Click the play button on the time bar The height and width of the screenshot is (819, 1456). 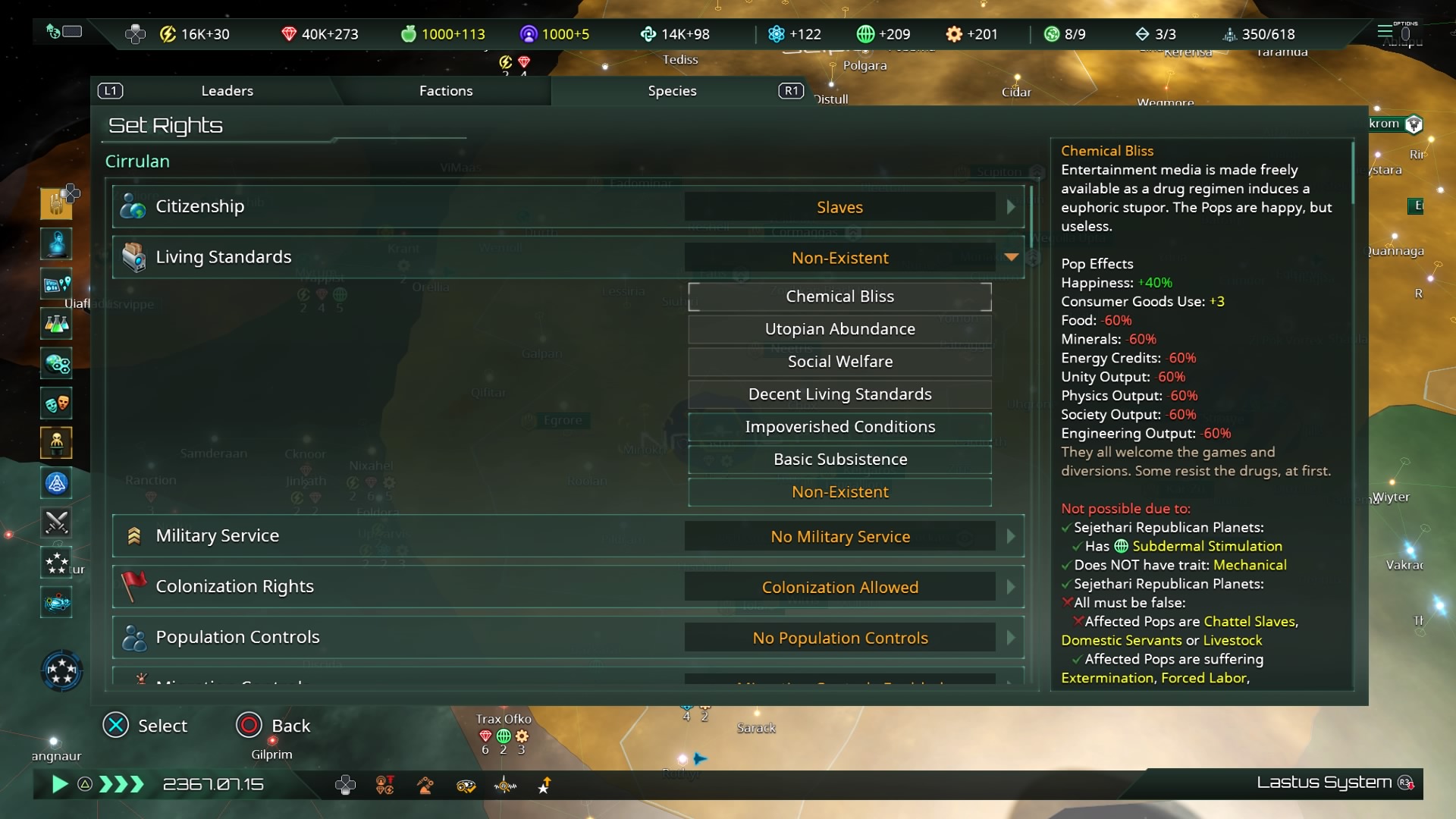[59, 784]
